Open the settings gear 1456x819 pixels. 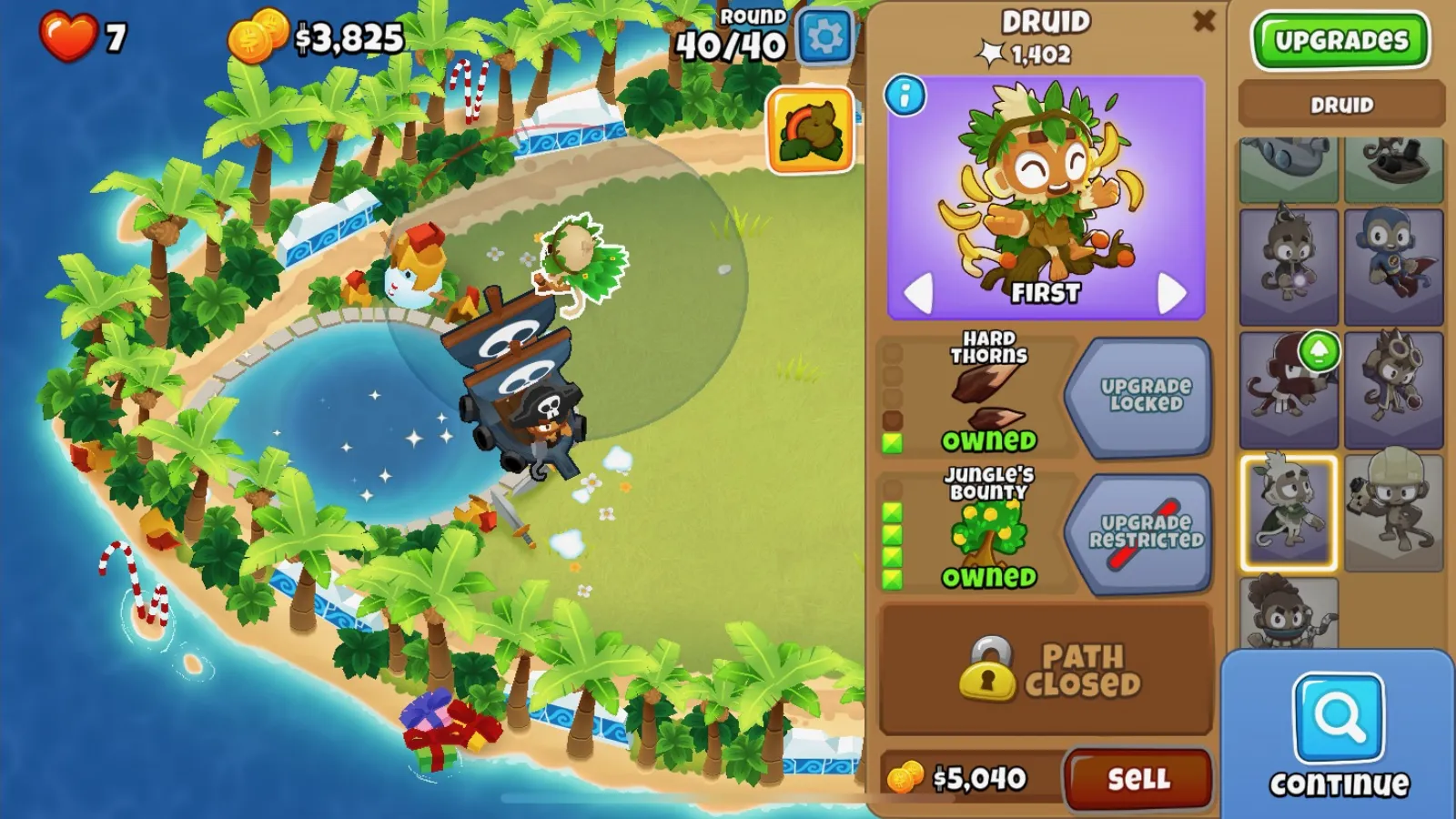click(824, 37)
